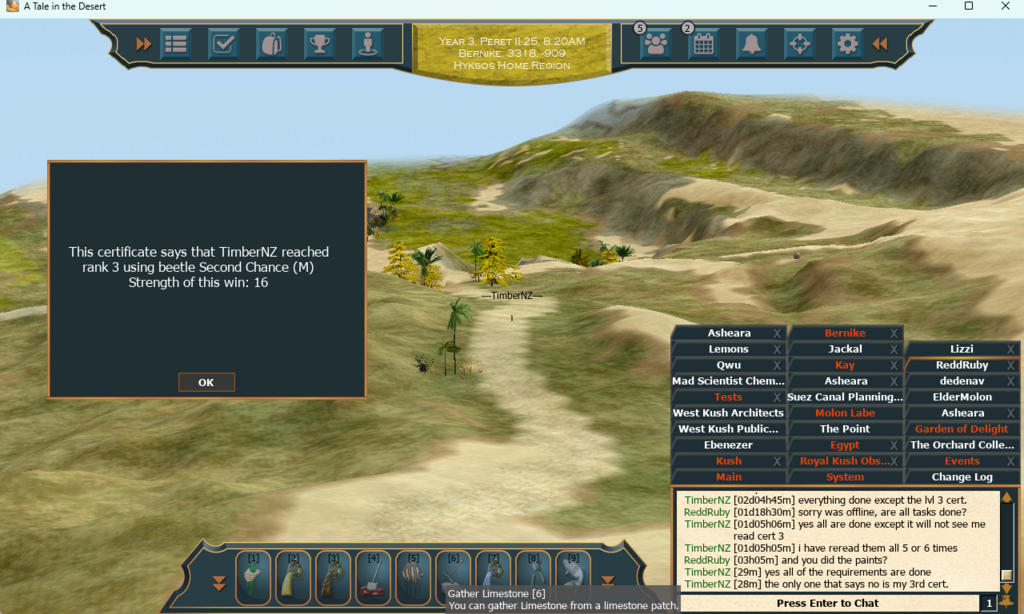Show the notification bell panel
1024x614 pixels.
click(751, 44)
